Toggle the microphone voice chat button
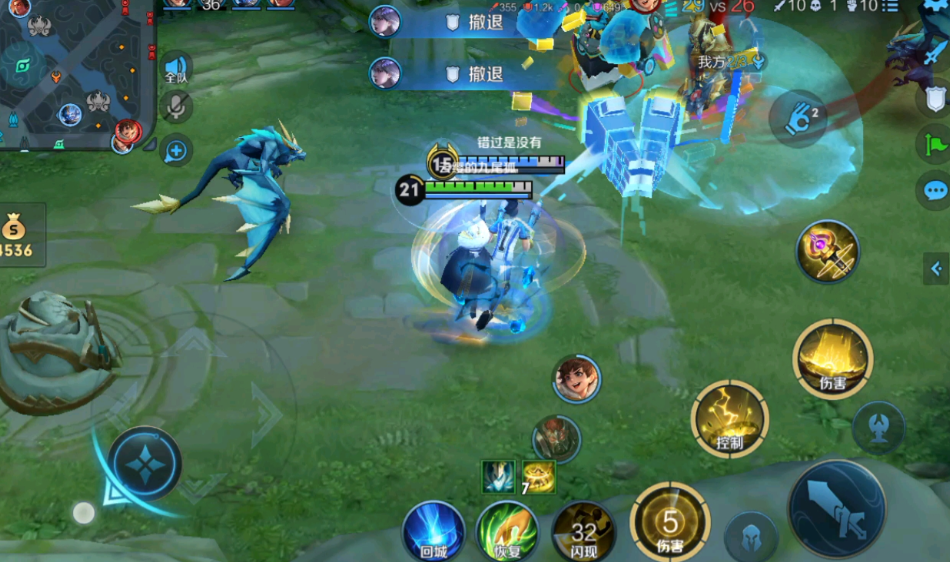The width and height of the screenshot is (950, 562). pyautogui.click(x=176, y=108)
